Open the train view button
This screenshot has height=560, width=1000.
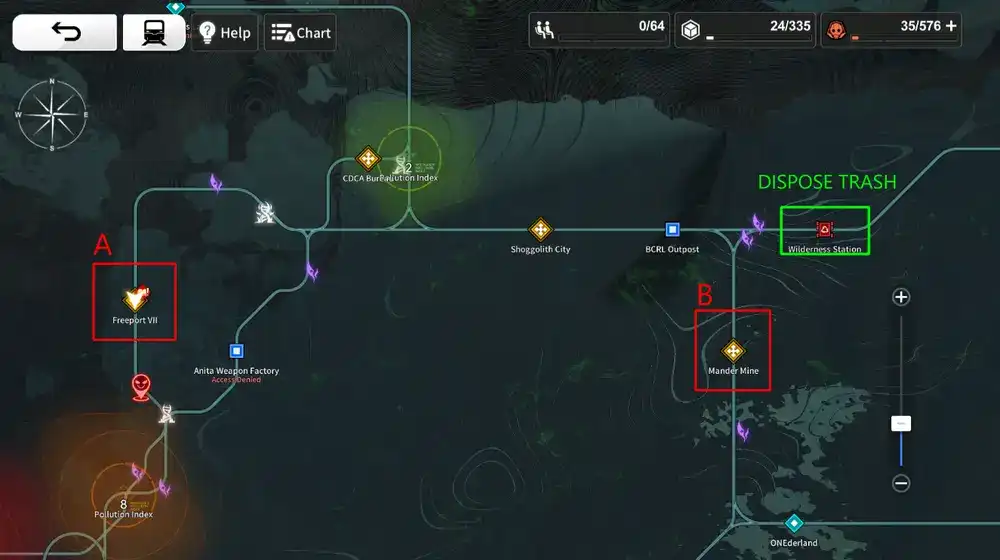pos(153,32)
